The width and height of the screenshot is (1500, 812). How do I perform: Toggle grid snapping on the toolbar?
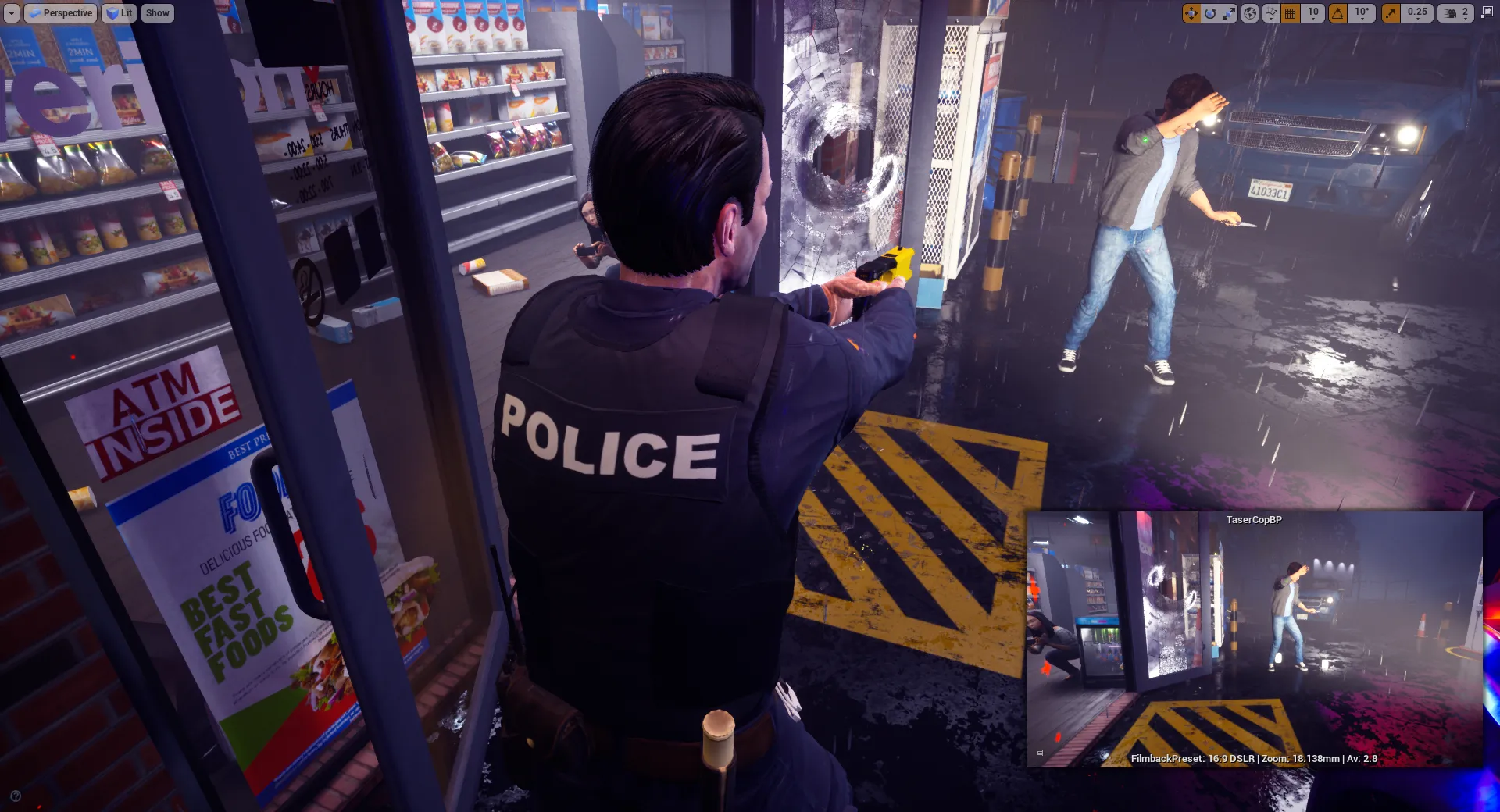pos(1291,13)
